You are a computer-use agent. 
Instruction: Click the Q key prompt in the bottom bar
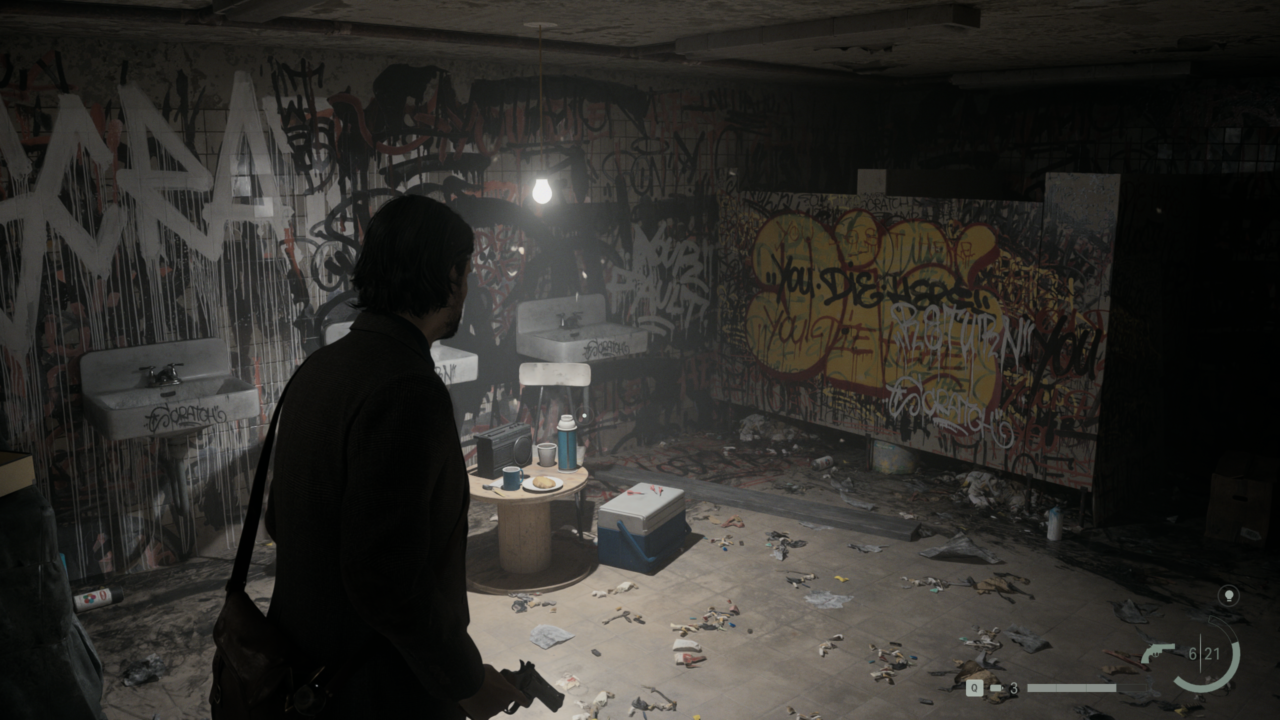[x=975, y=687]
